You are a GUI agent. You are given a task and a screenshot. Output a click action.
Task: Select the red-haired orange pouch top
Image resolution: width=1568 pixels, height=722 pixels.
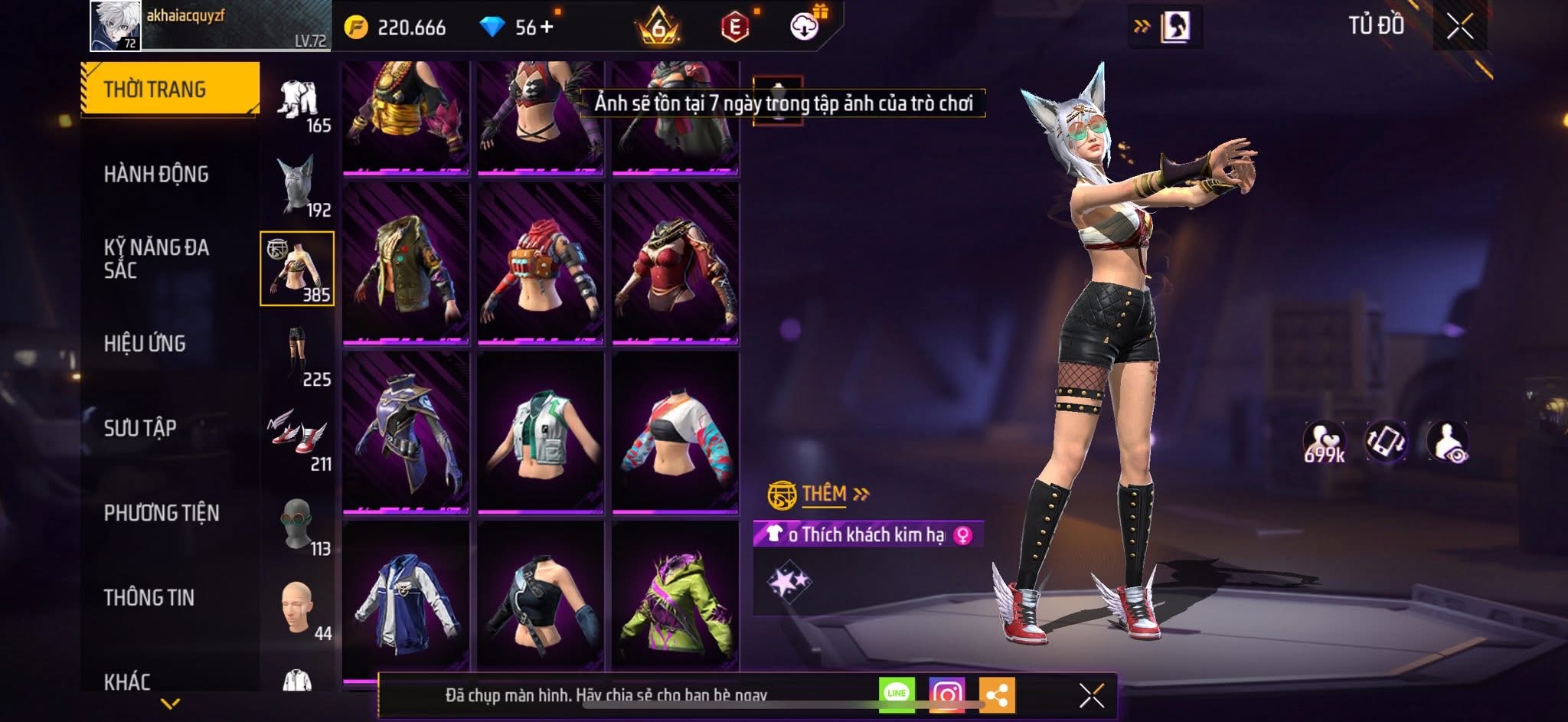(x=541, y=263)
